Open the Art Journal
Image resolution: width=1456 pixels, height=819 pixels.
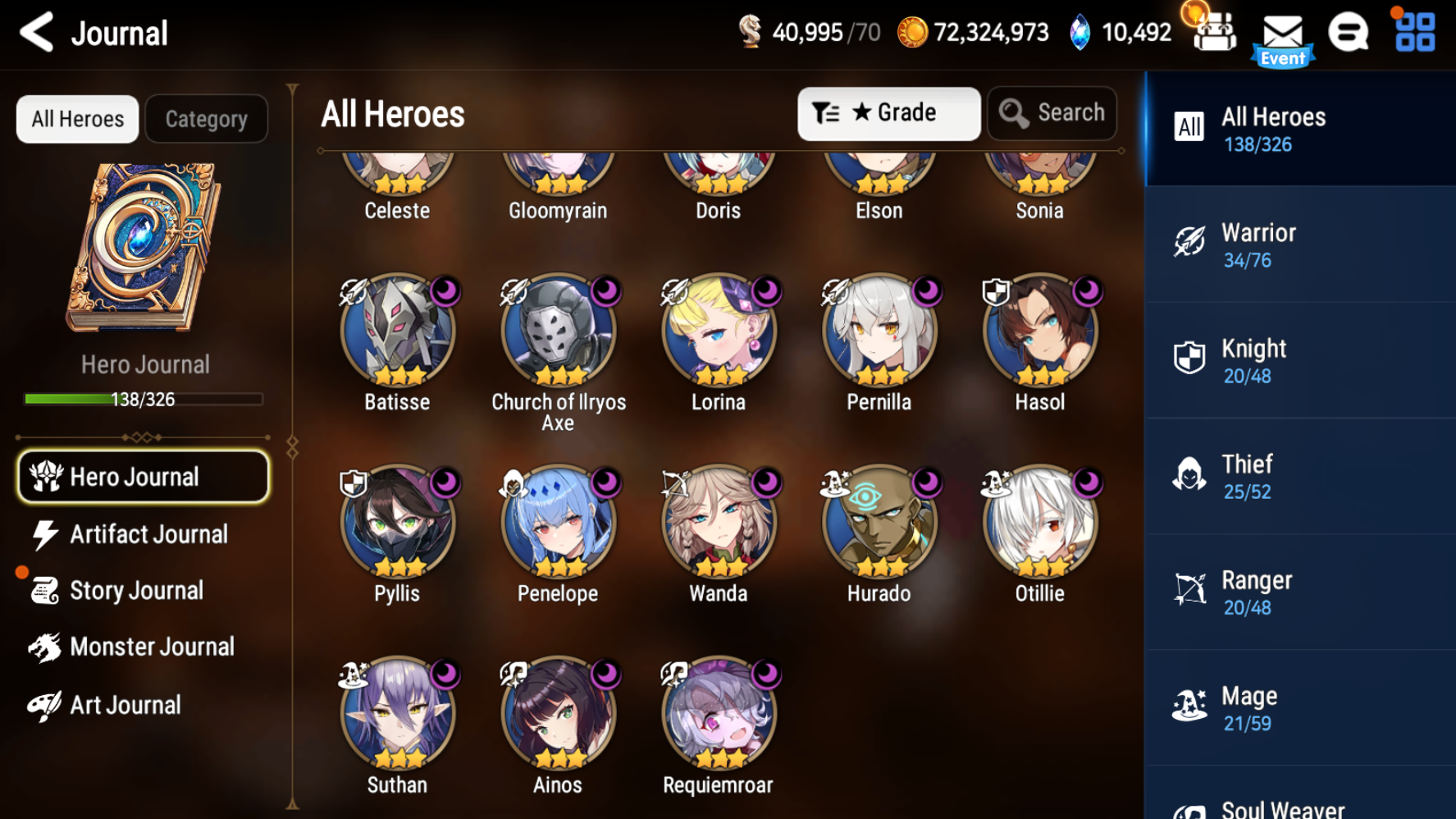pyautogui.click(x=125, y=705)
